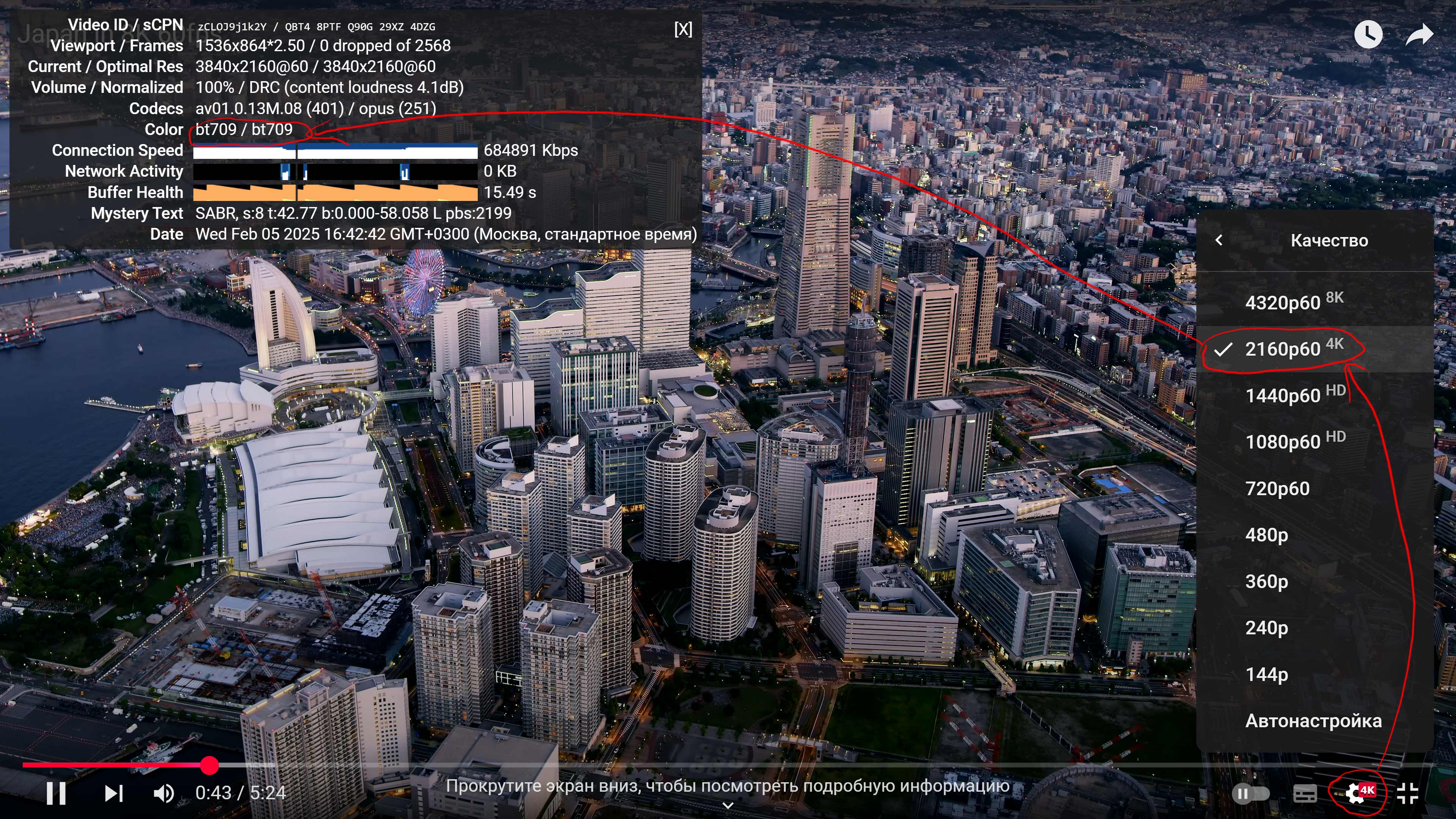Close the stats for nerds panel
The width and height of the screenshot is (1456, 819).
pos(683,30)
